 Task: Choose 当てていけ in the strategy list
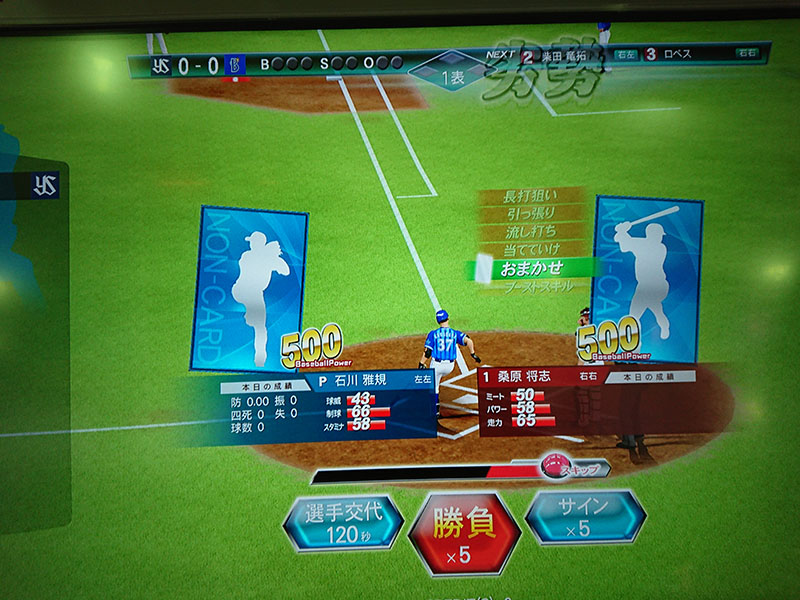click(531, 249)
